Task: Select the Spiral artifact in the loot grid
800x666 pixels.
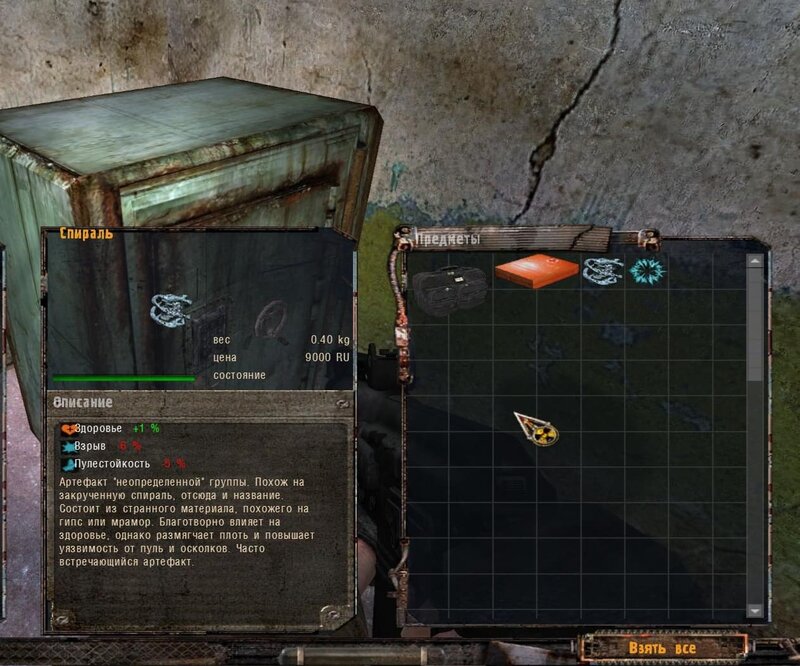Action: [602, 272]
